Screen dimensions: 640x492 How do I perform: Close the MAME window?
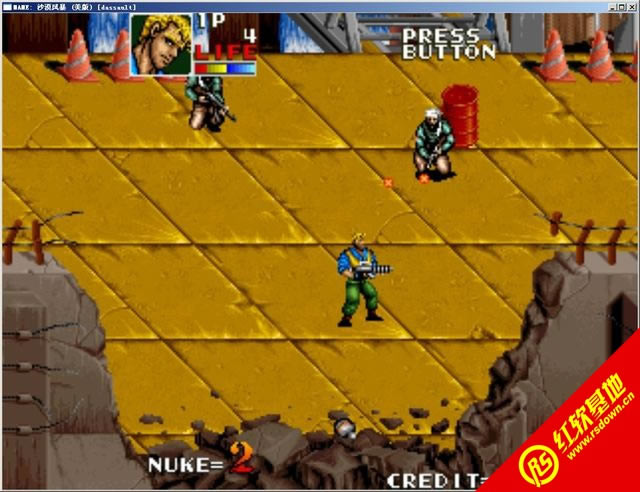[630, 6]
